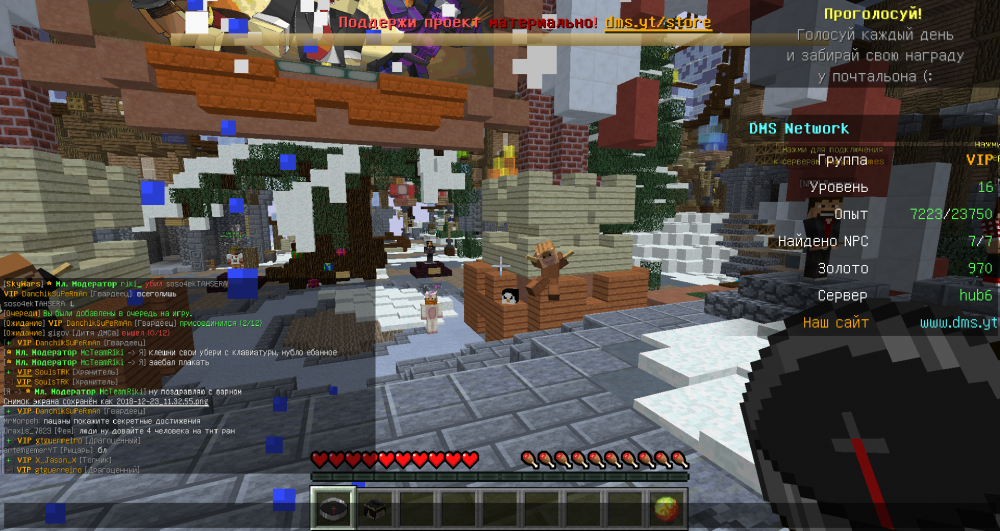Select the dark chest item slot
Image resolution: width=1000 pixels, height=531 pixels.
coord(374,508)
